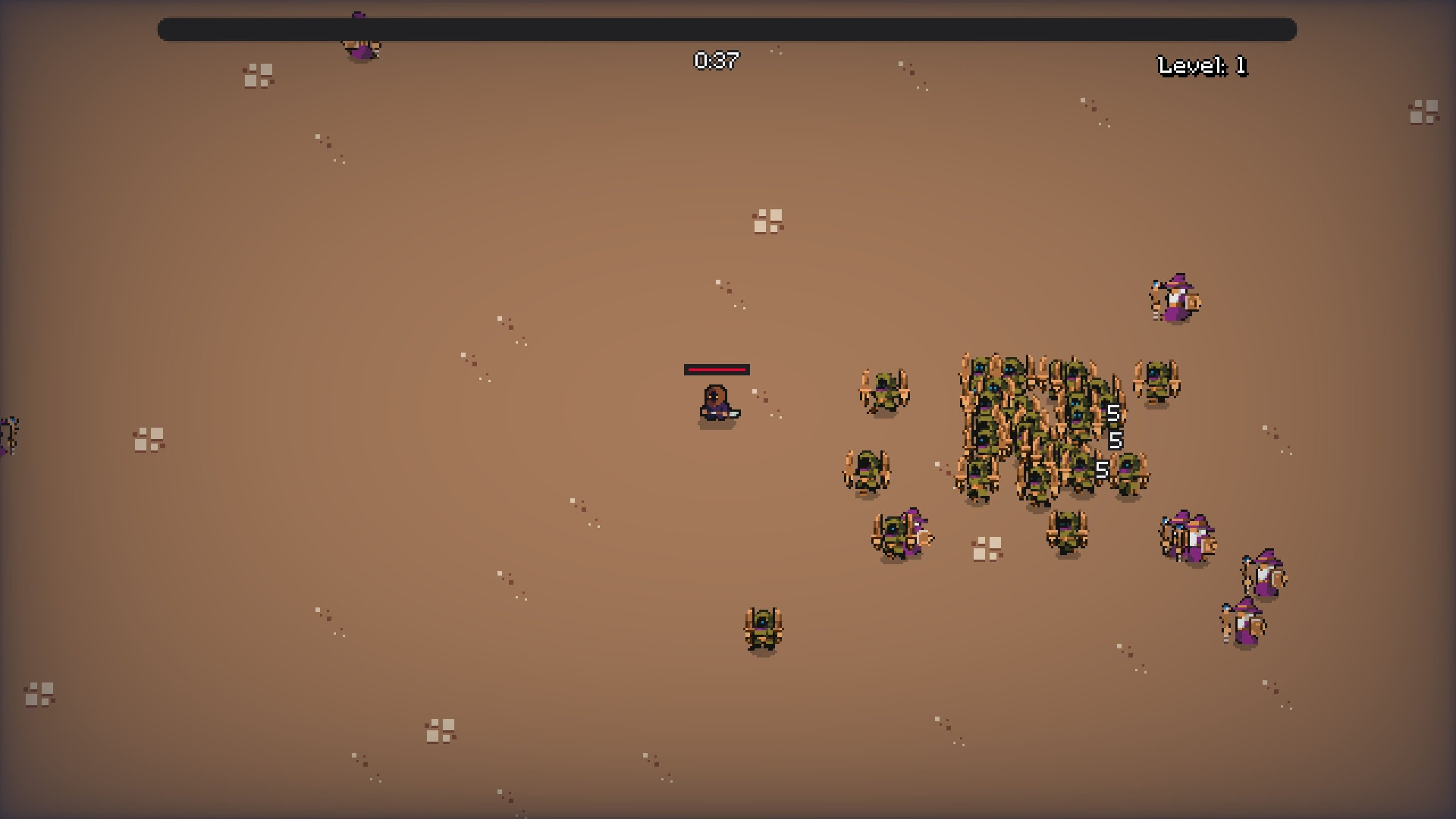Click the red health bar above the player

tap(717, 371)
